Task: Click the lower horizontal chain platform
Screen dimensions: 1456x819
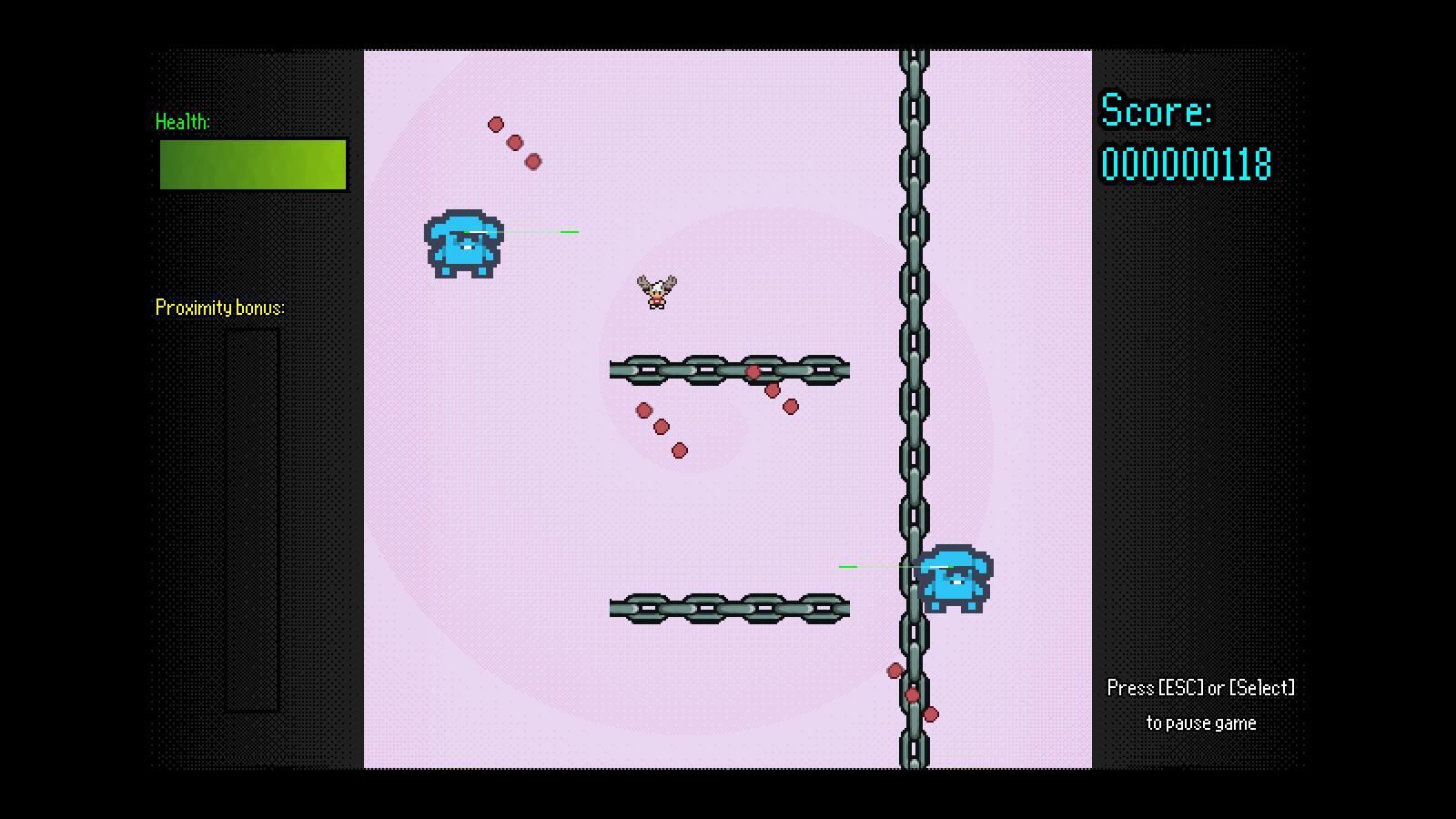Action: 728,608
